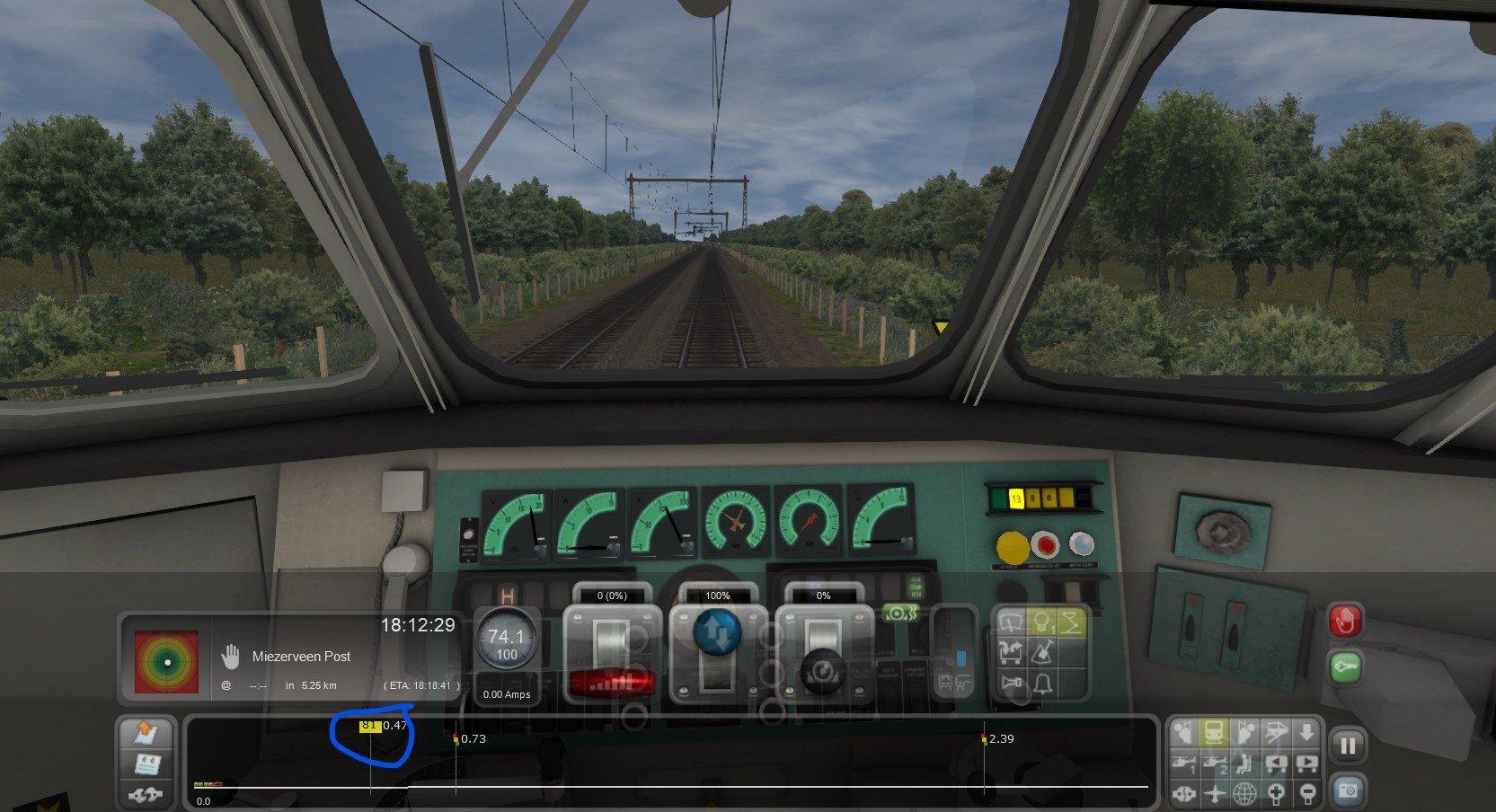
Task: Click the zoom-out minus icon
Action: (x=1306, y=794)
